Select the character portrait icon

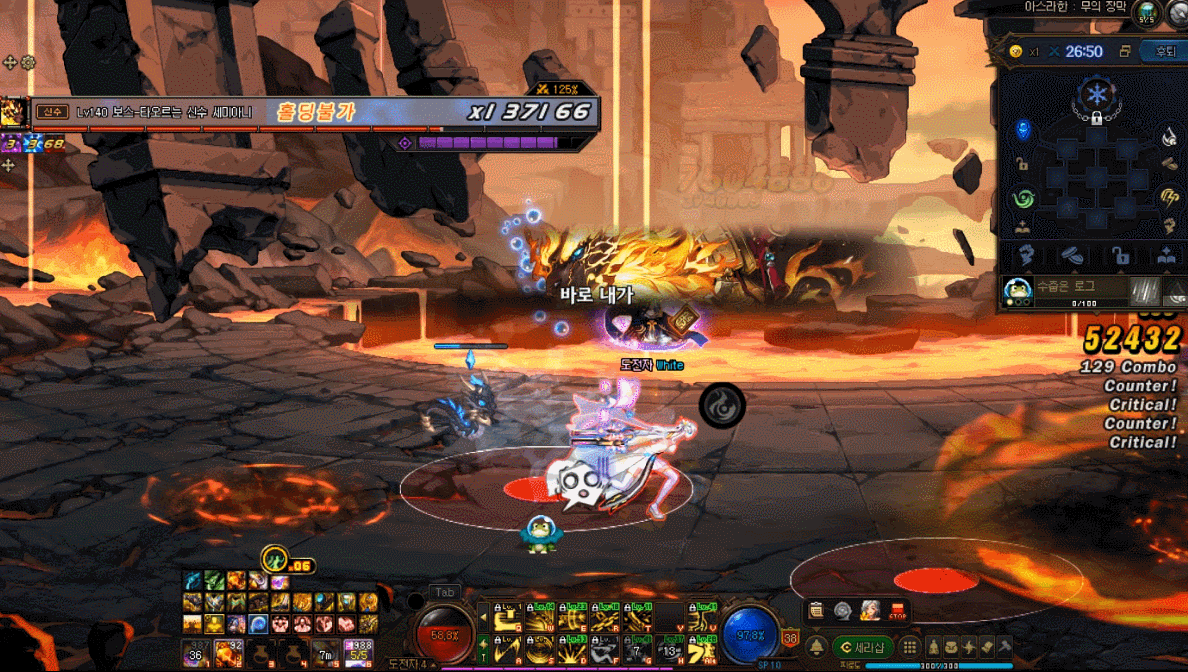870,610
